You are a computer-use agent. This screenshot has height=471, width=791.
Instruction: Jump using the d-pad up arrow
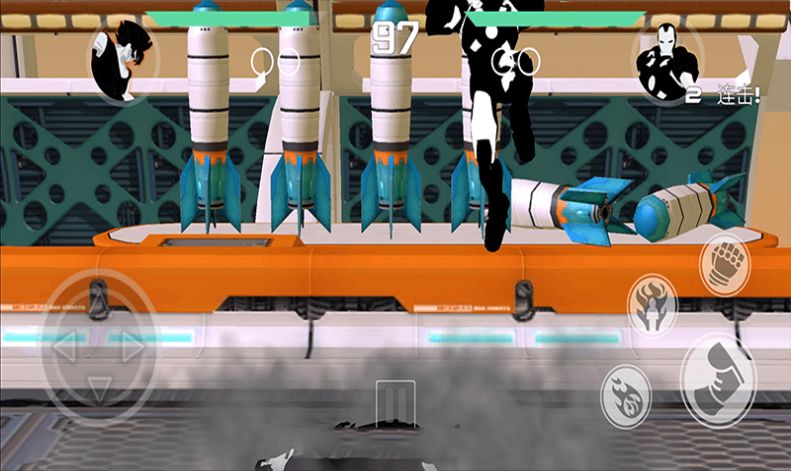[97, 304]
